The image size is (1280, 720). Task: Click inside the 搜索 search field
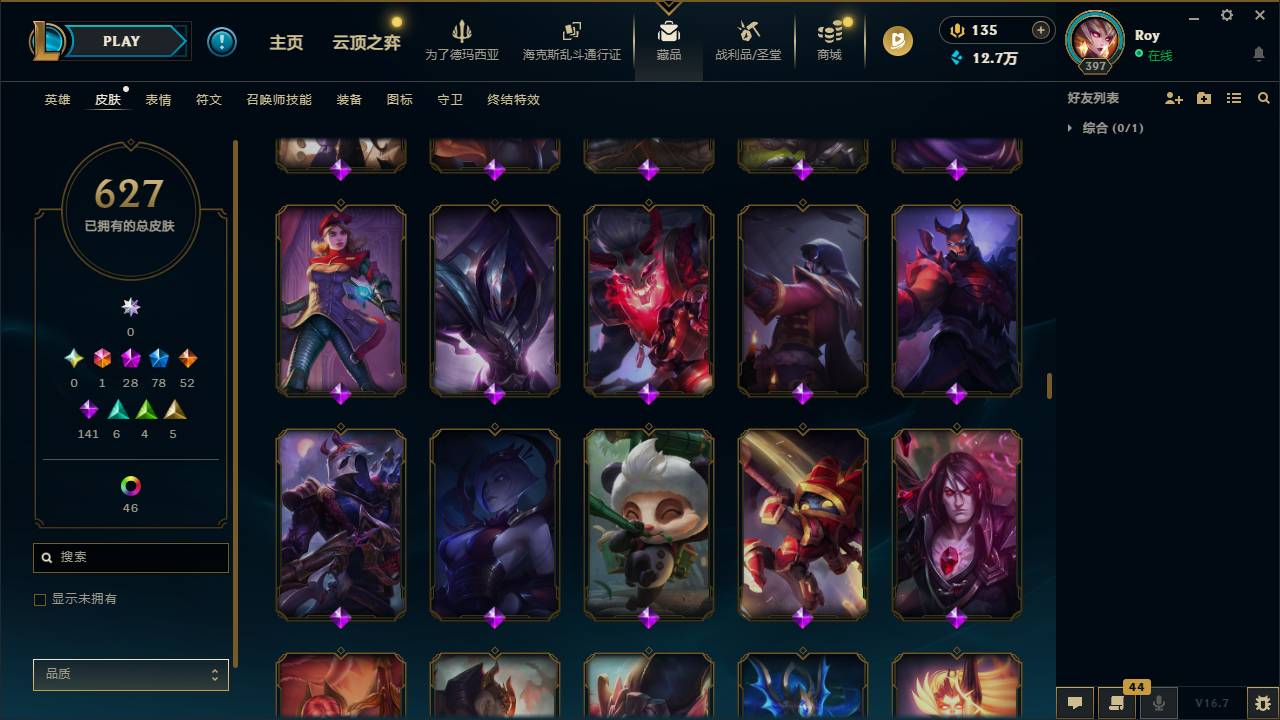click(x=130, y=557)
